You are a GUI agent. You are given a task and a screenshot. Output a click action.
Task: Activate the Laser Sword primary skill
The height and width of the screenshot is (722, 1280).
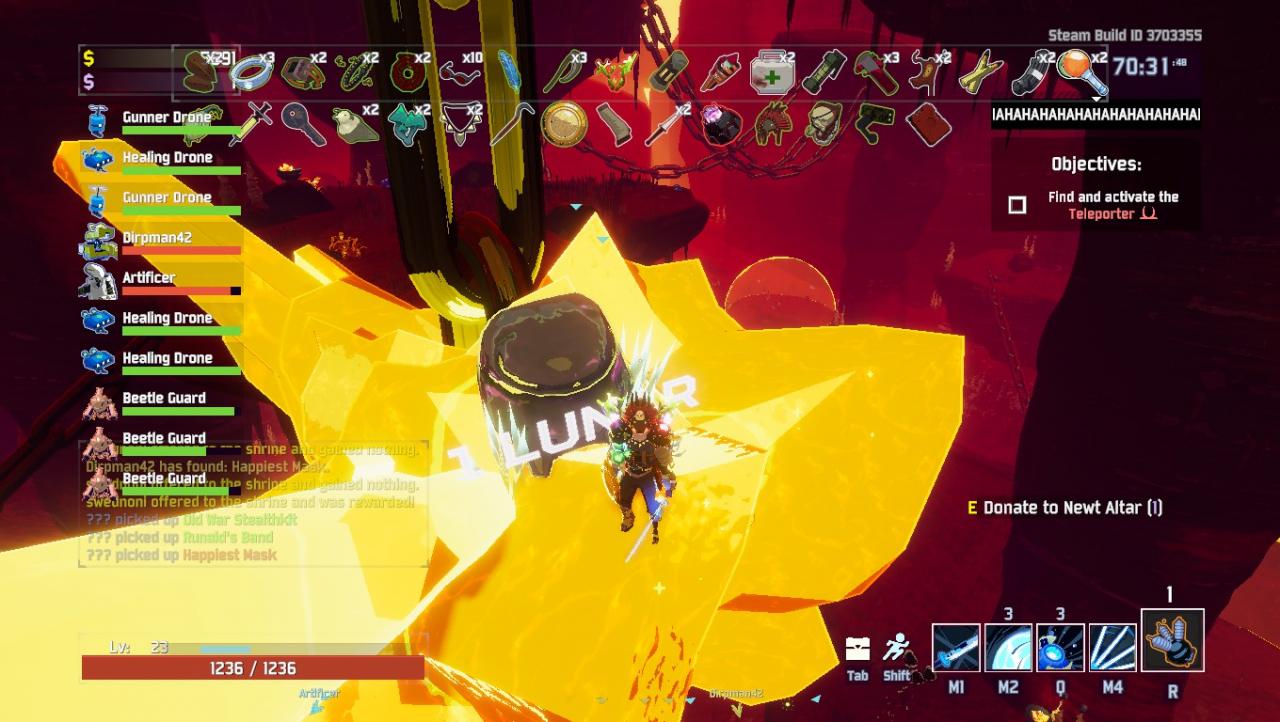click(x=956, y=647)
